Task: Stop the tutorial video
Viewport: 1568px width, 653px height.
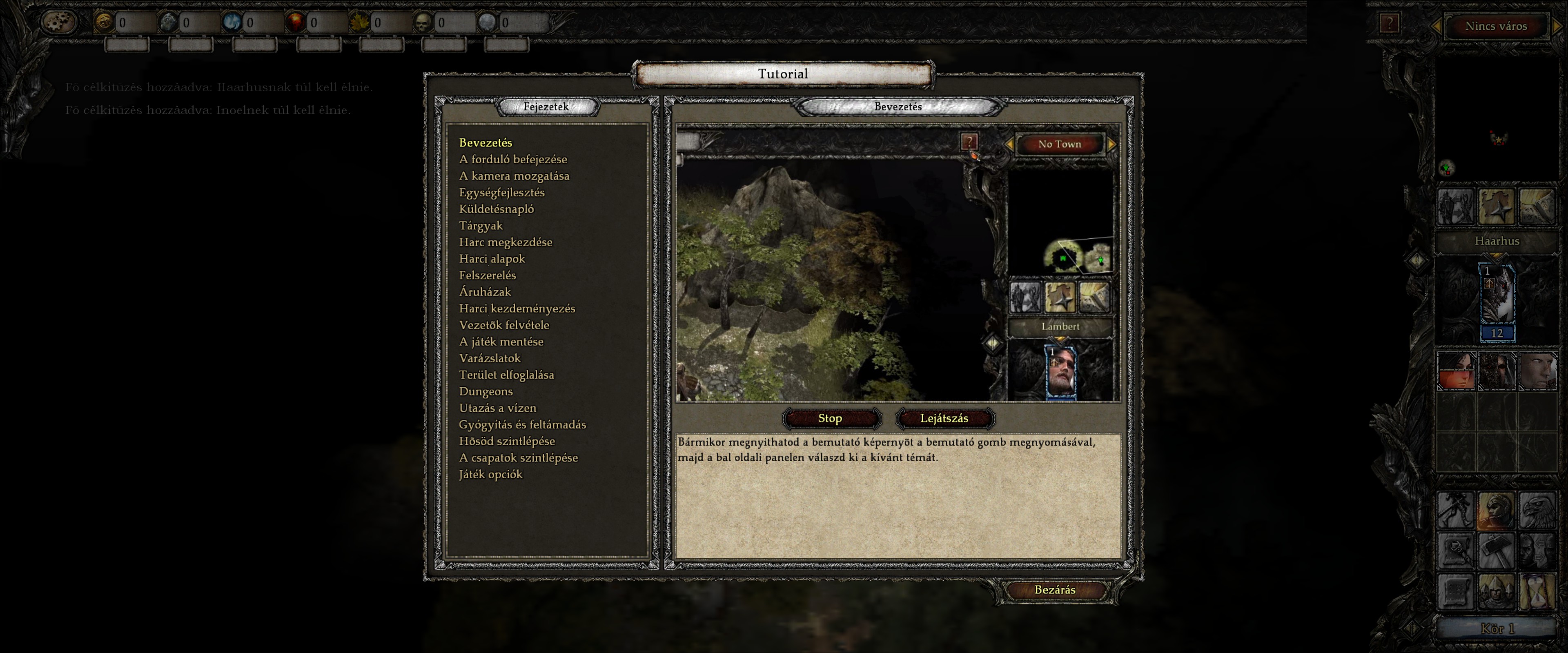Action: 830,418
